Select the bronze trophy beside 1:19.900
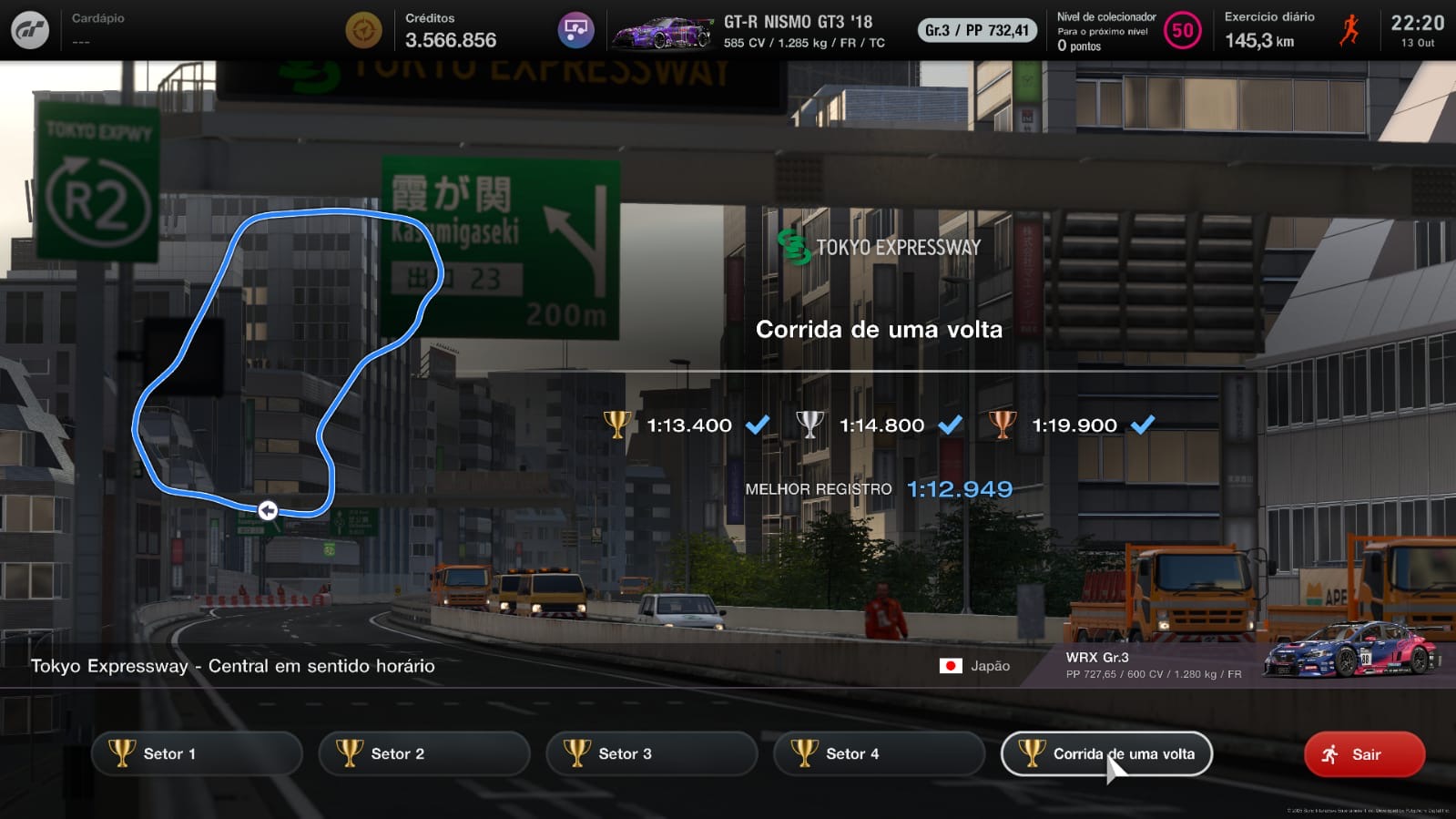The width and height of the screenshot is (1456, 819). point(1003,425)
